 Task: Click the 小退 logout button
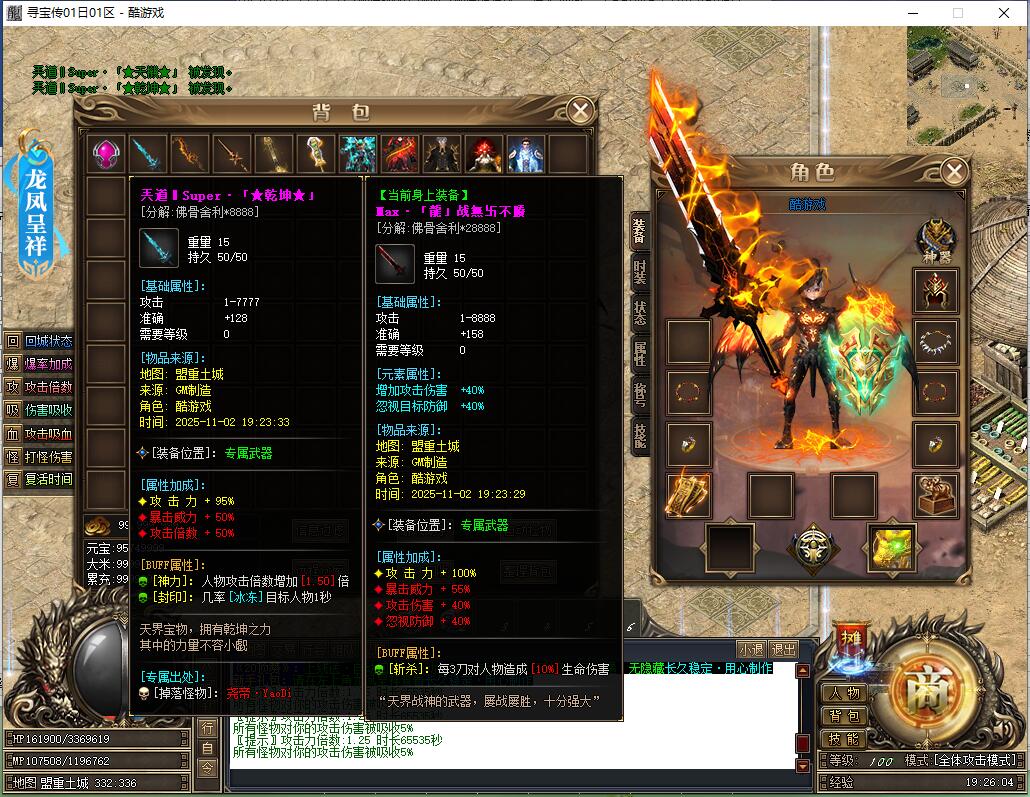pyautogui.click(x=751, y=649)
